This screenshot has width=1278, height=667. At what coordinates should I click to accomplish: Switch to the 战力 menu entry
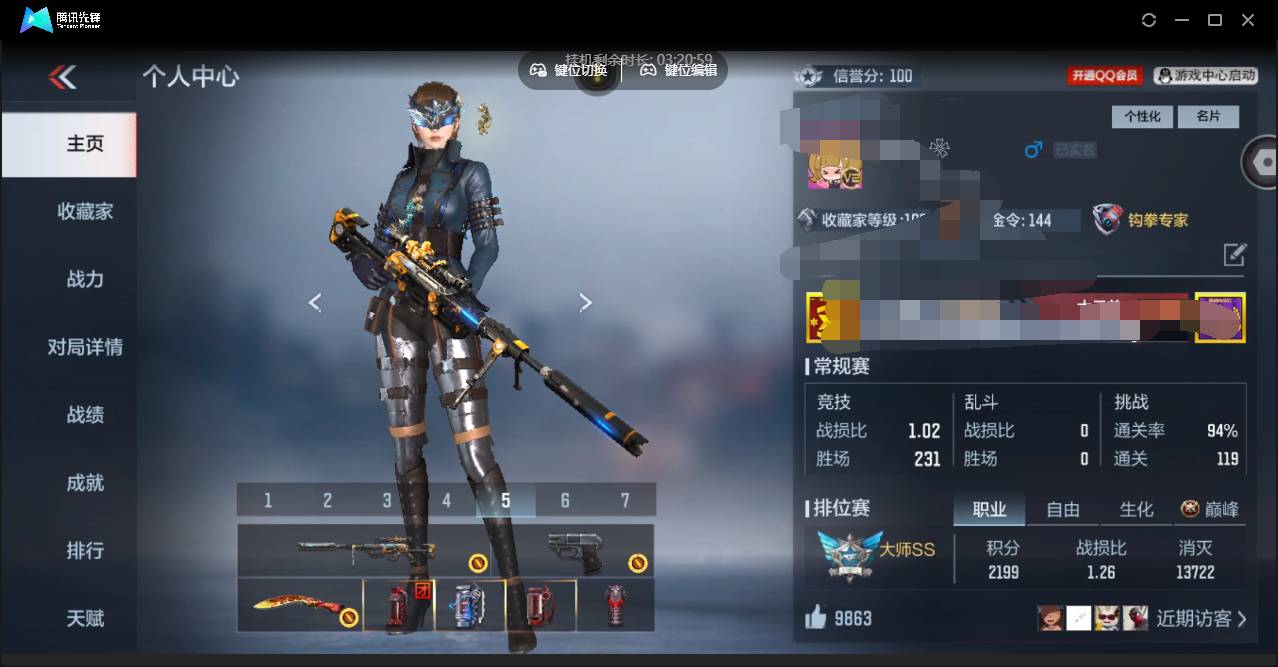(85, 279)
